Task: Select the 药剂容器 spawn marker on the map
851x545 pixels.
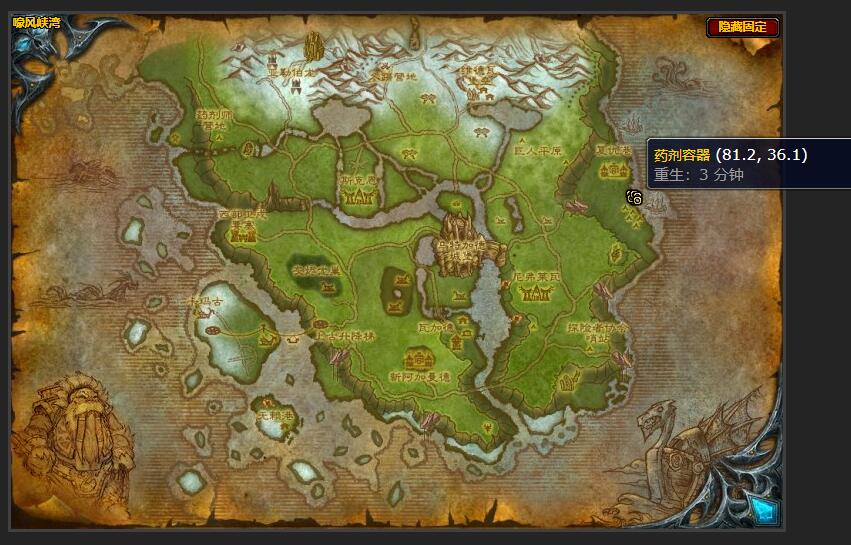Action: pos(634,197)
